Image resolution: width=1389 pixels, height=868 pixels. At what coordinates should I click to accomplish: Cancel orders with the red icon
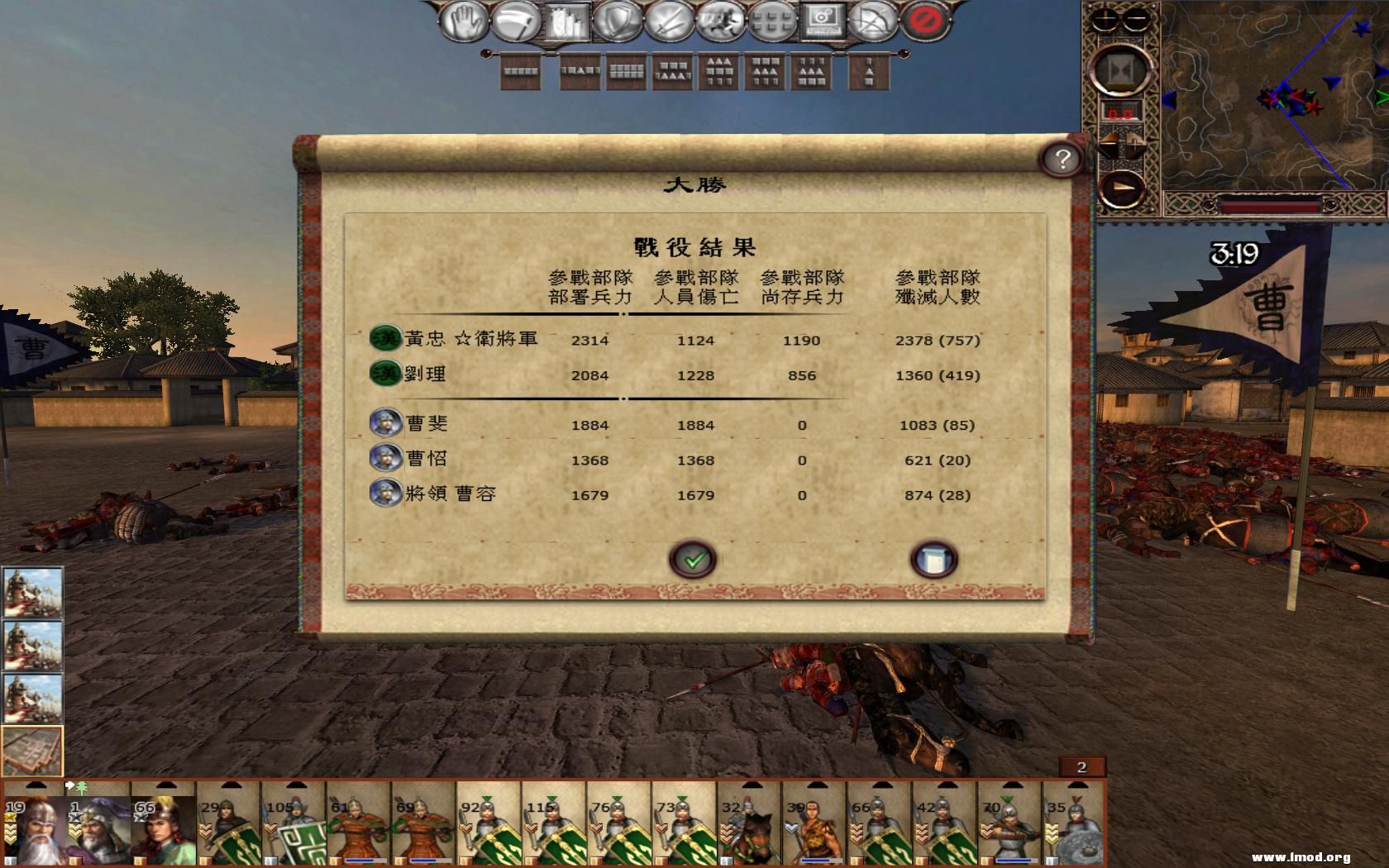pos(922,21)
